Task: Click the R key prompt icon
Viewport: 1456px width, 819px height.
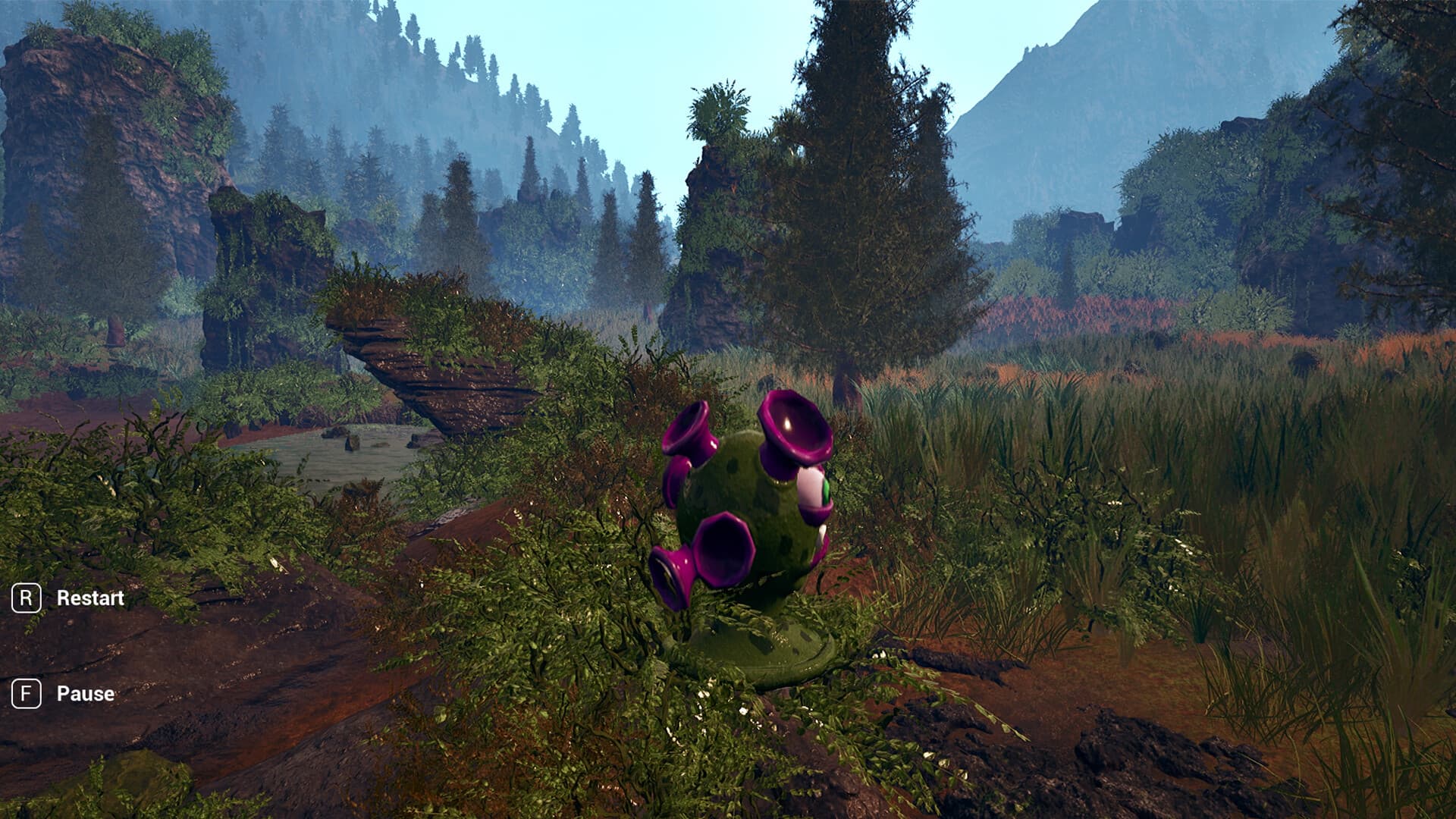Action: point(26,598)
